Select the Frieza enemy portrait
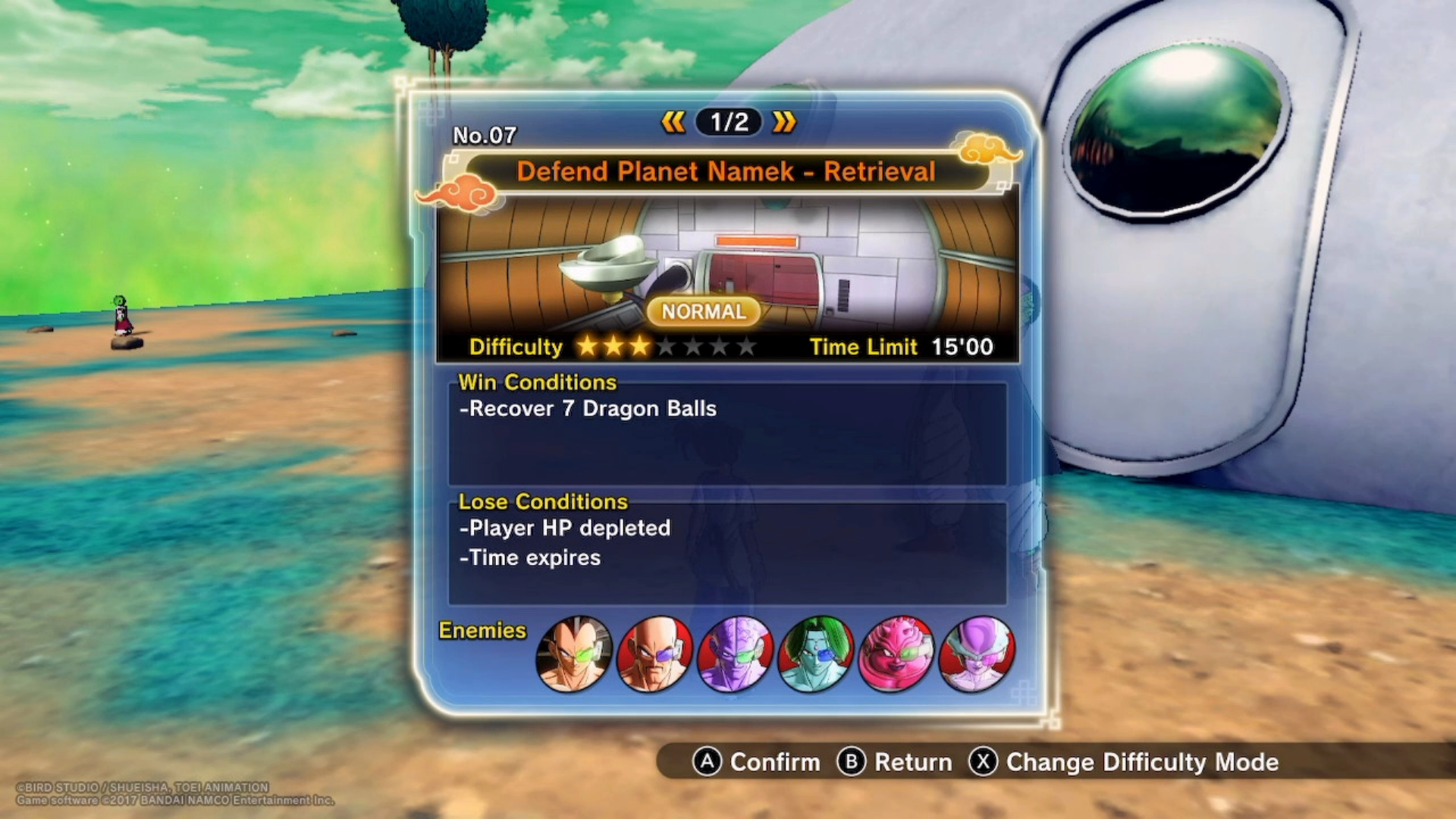Viewport: 1456px width, 819px height. click(977, 654)
